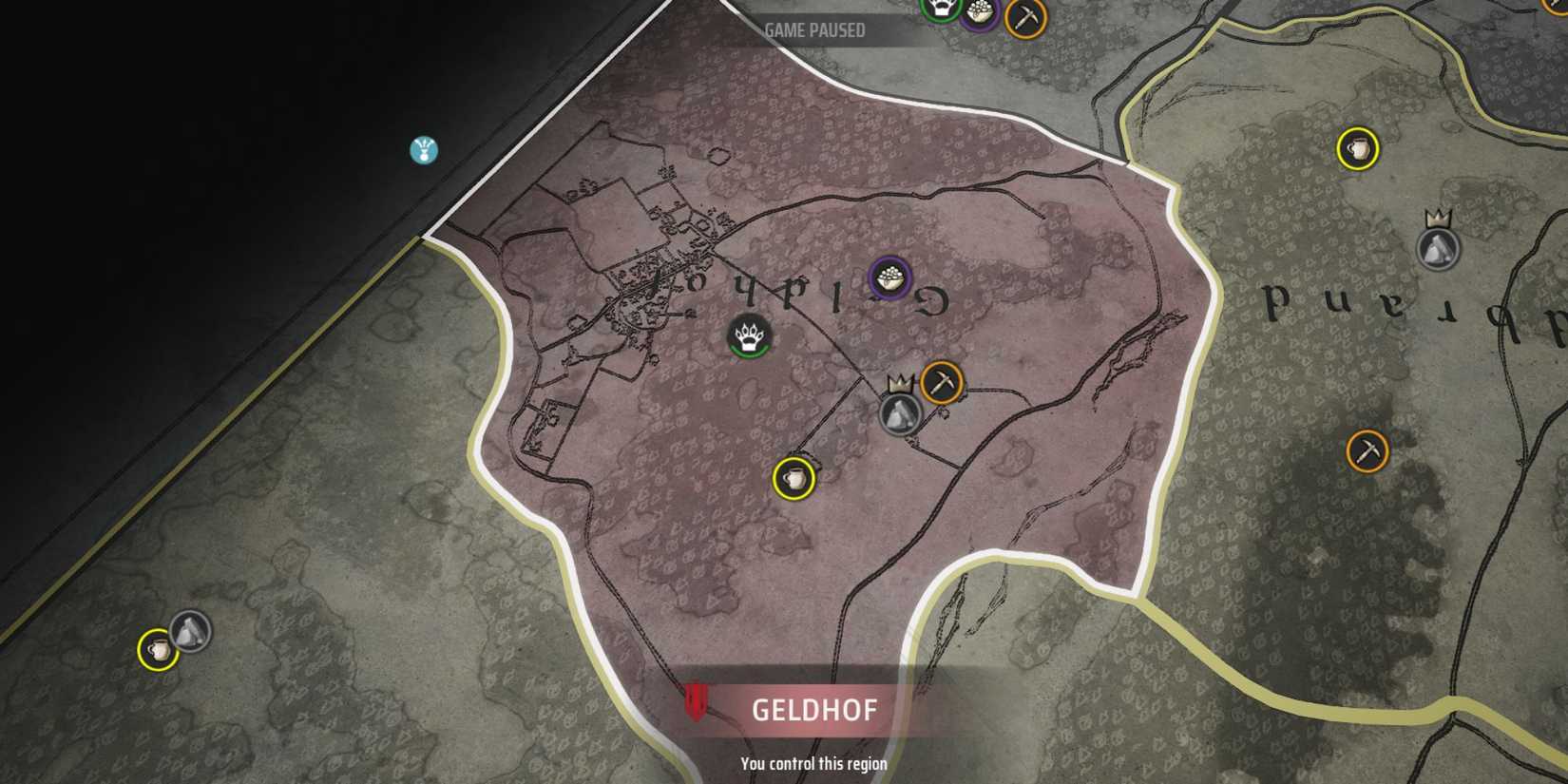Image resolution: width=1568 pixels, height=784 pixels.
Task: Click the orange pickaxe mine icon in Geldhof
Action: [x=941, y=383]
